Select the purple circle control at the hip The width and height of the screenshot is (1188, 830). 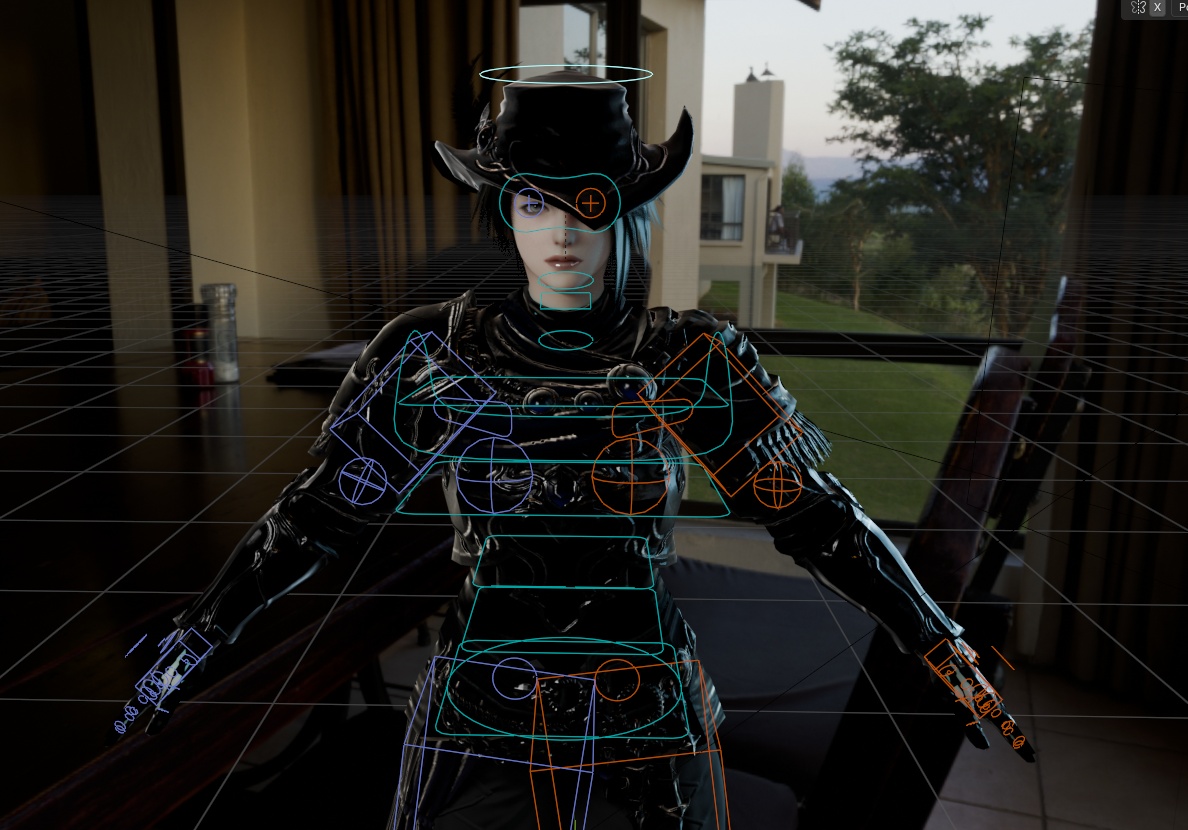pyautogui.click(x=515, y=680)
